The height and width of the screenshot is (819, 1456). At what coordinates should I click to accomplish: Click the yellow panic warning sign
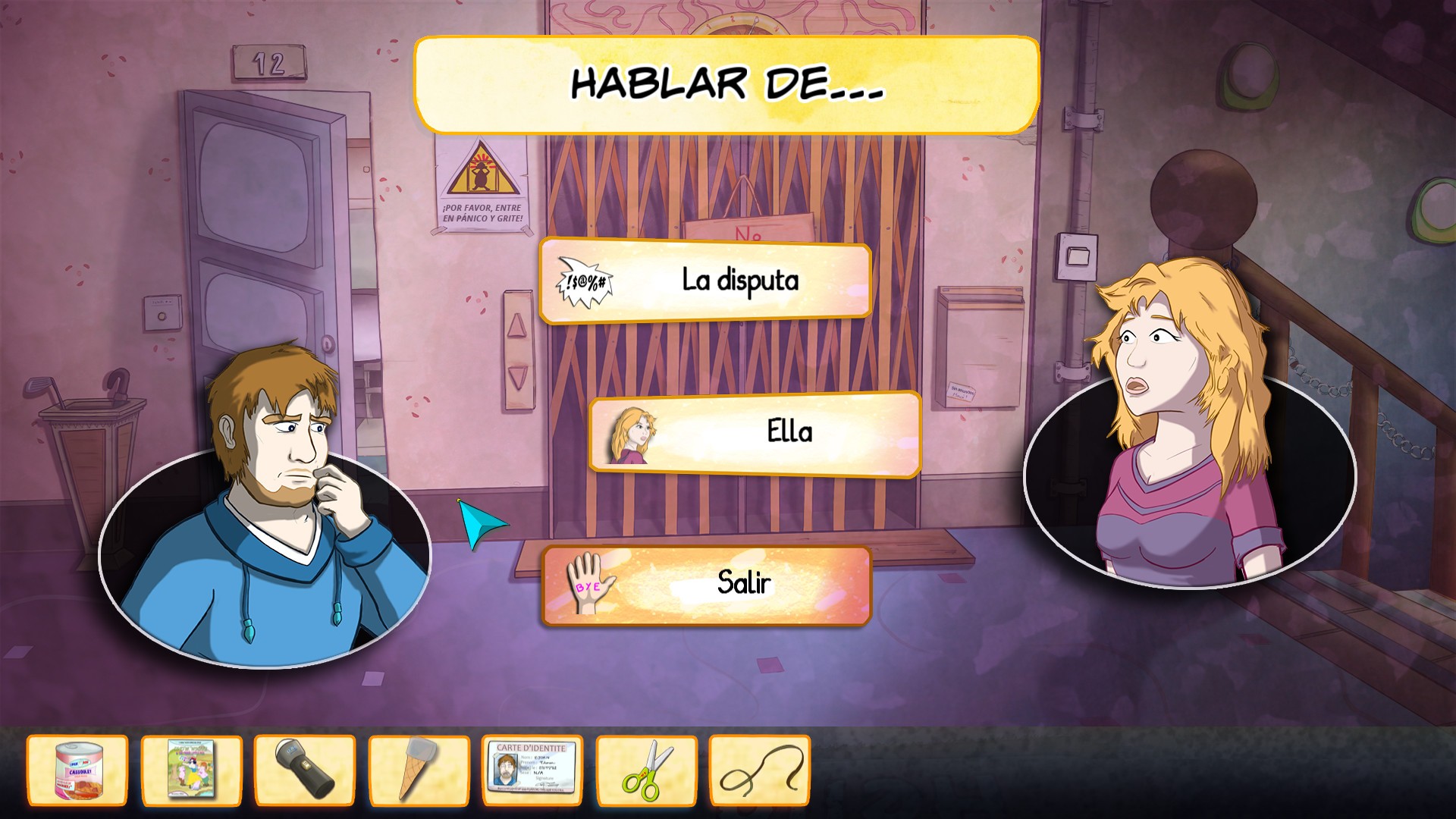[x=481, y=173]
